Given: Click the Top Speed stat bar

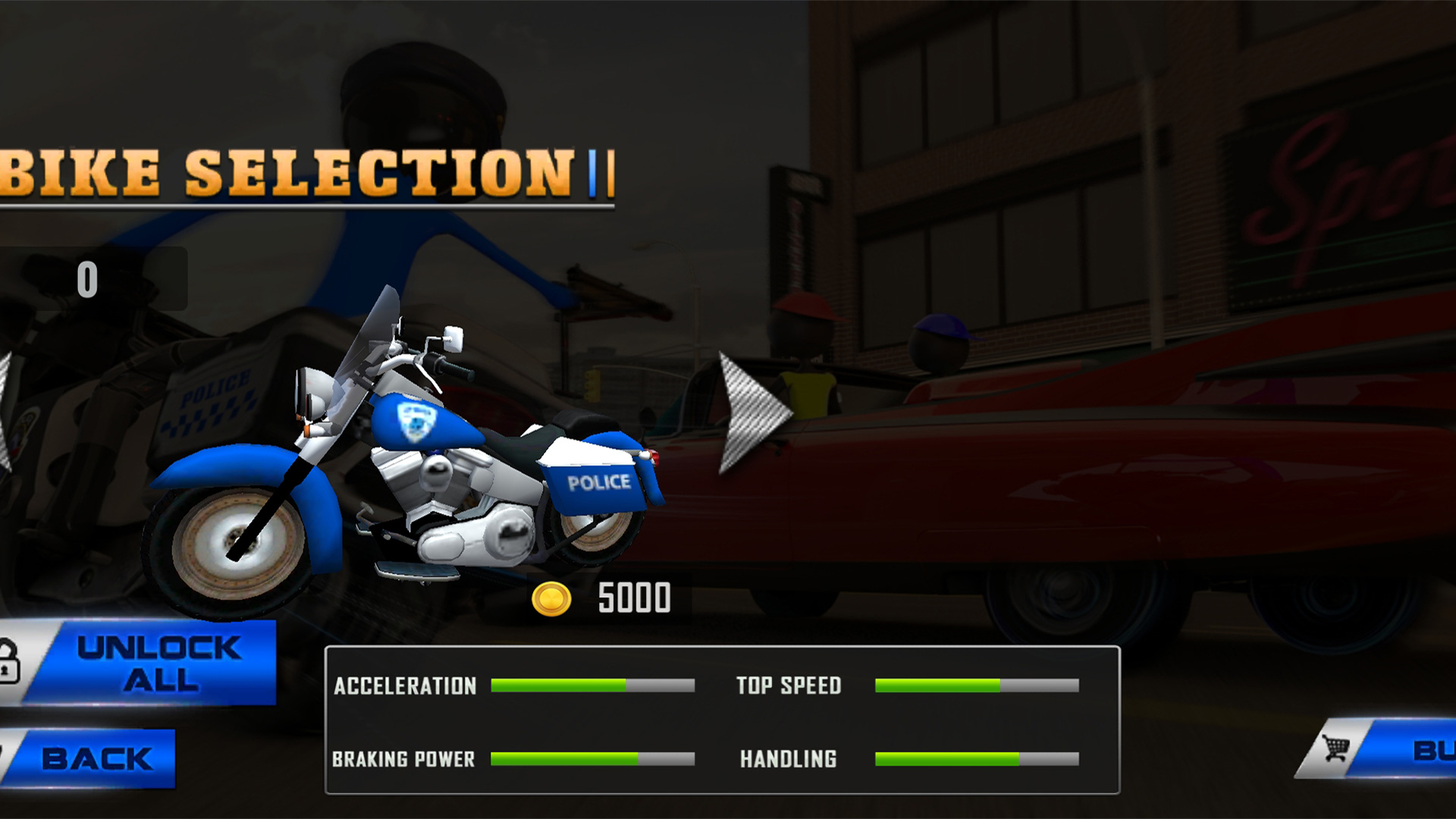Looking at the screenshot, I should pos(978,685).
